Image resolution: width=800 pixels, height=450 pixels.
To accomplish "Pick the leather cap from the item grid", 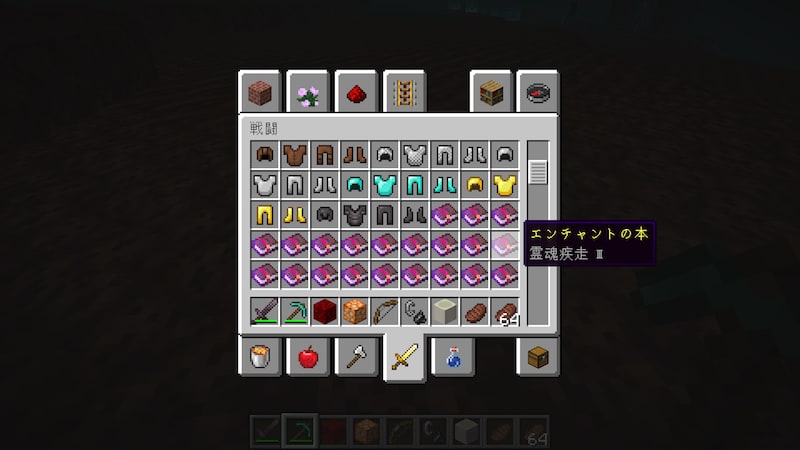I will tap(265, 155).
